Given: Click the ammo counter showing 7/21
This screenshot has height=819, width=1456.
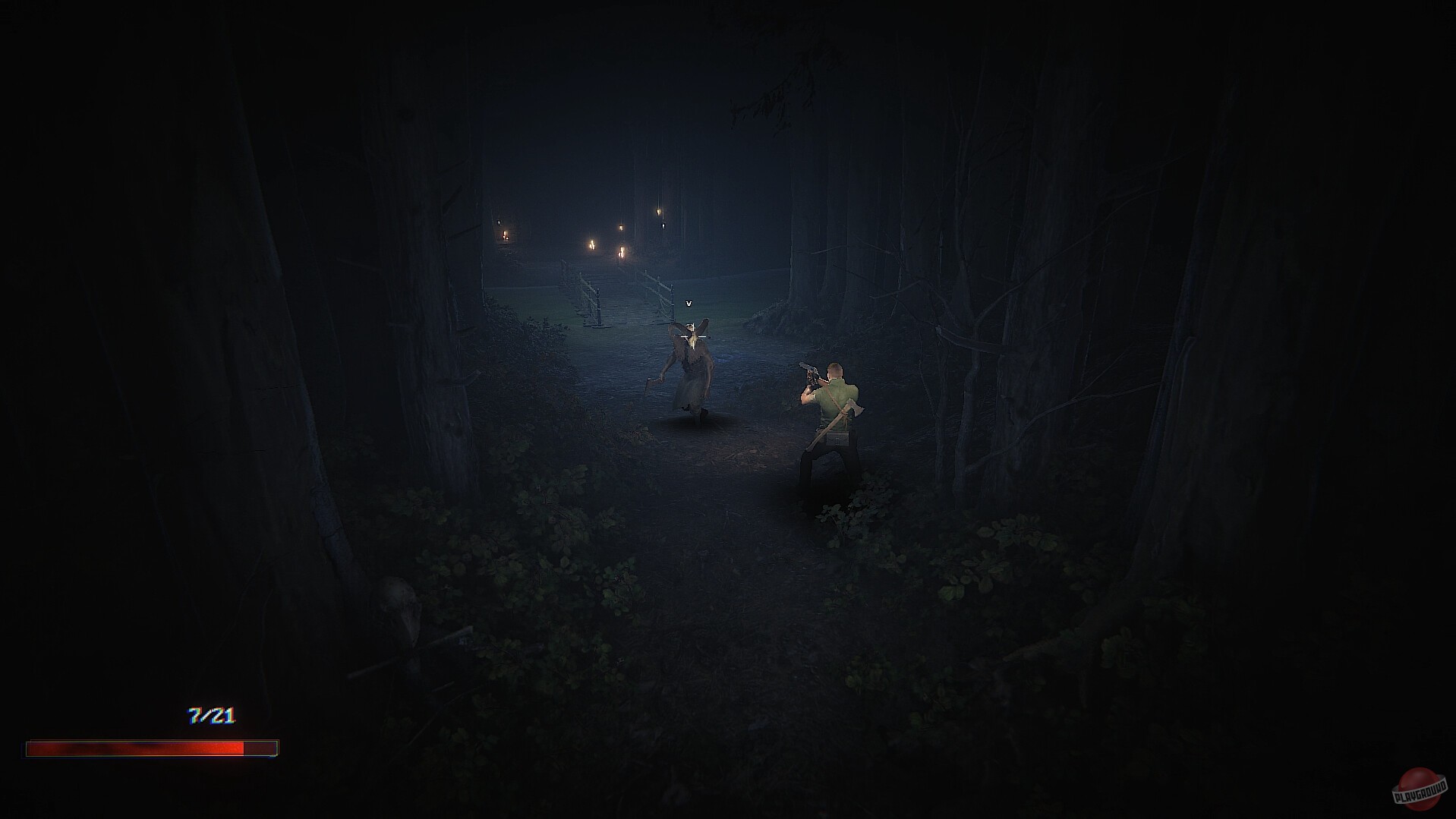Looking at the screenshot, I should (x=211, y=714).
